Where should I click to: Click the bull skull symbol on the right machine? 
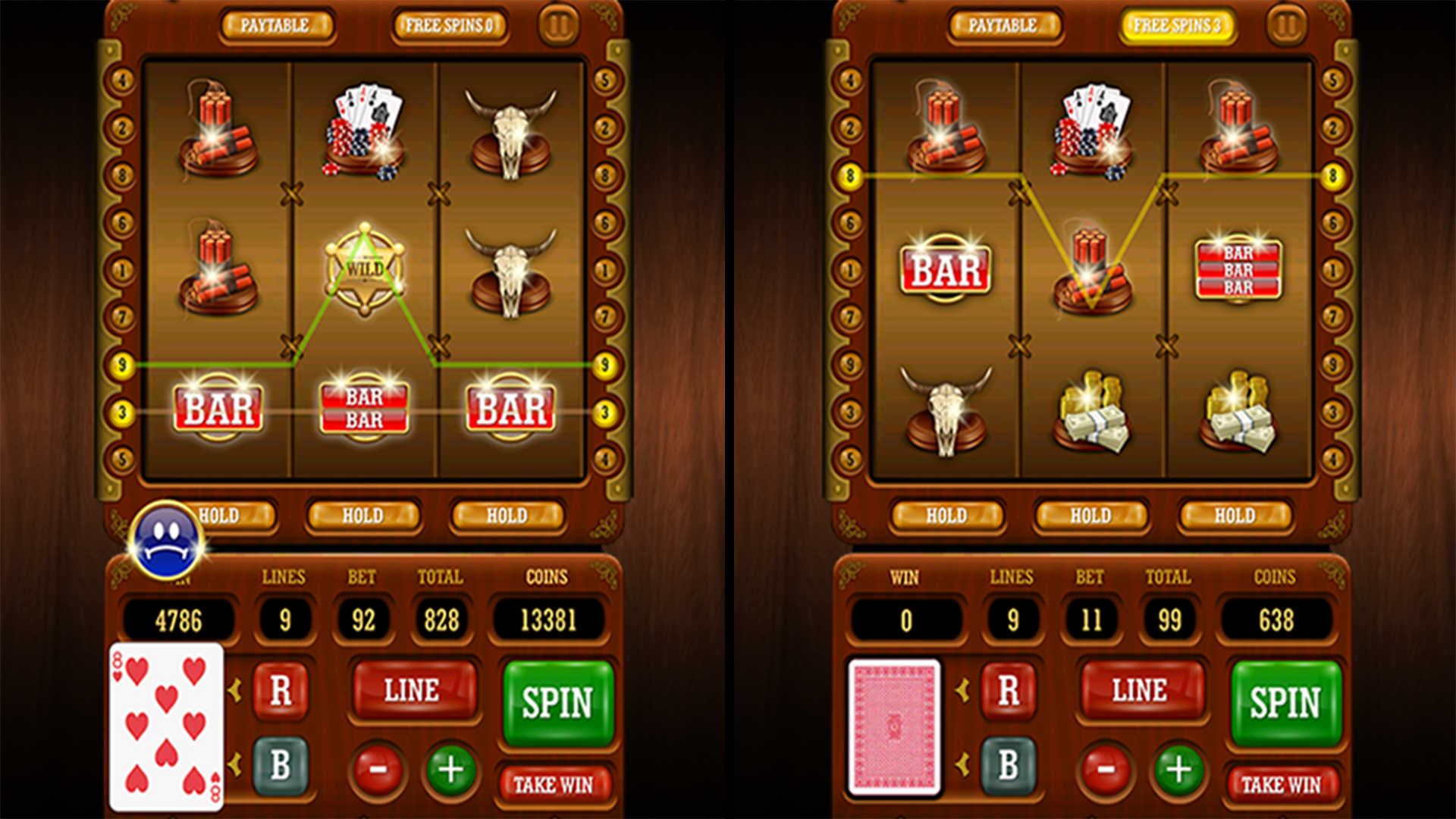click(x=946, y=409)
